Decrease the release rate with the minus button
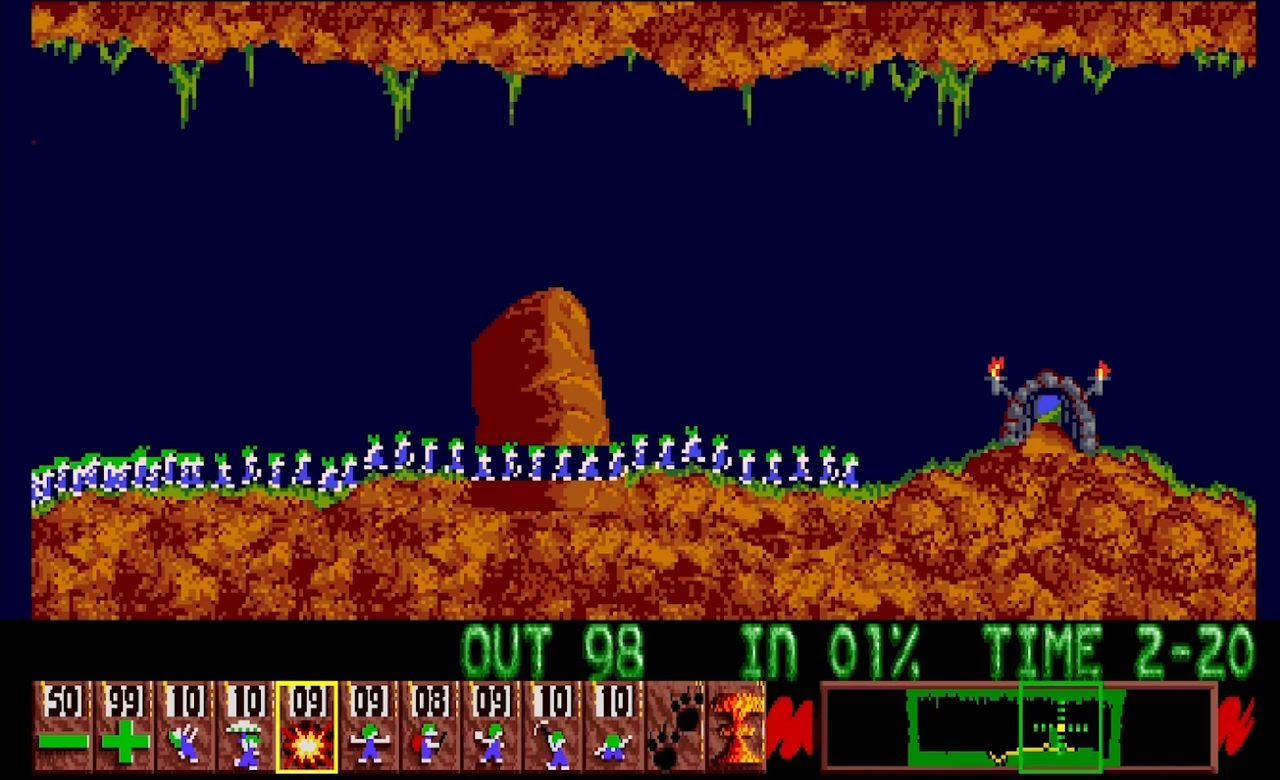1280x780 pixels. pos(63,727)
